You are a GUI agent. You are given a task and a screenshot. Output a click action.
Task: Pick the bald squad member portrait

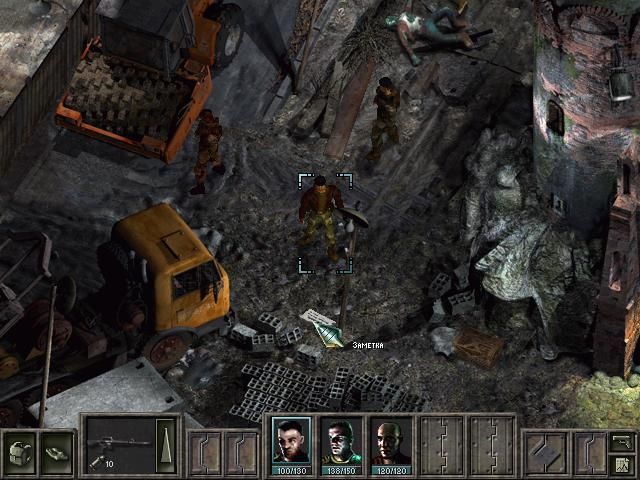point(390,441)
